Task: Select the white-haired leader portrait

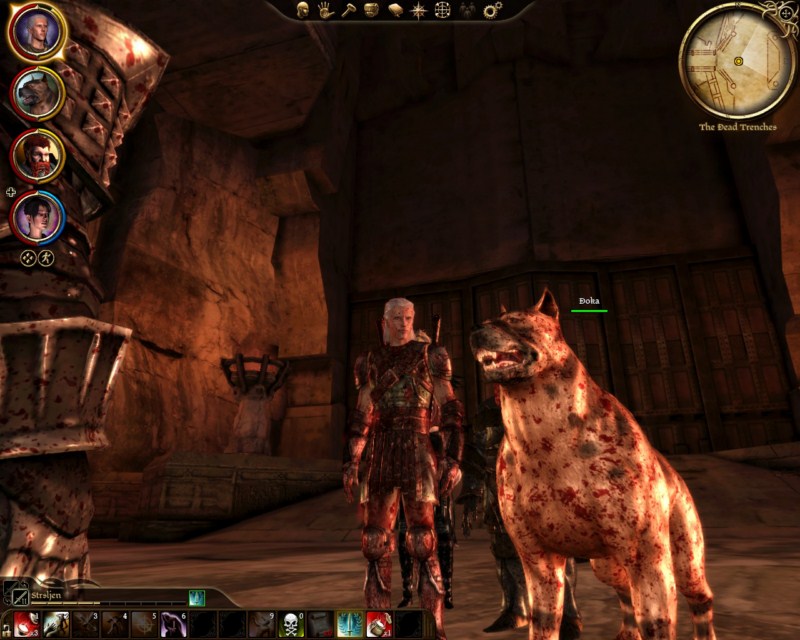Action: click(37, 34)
